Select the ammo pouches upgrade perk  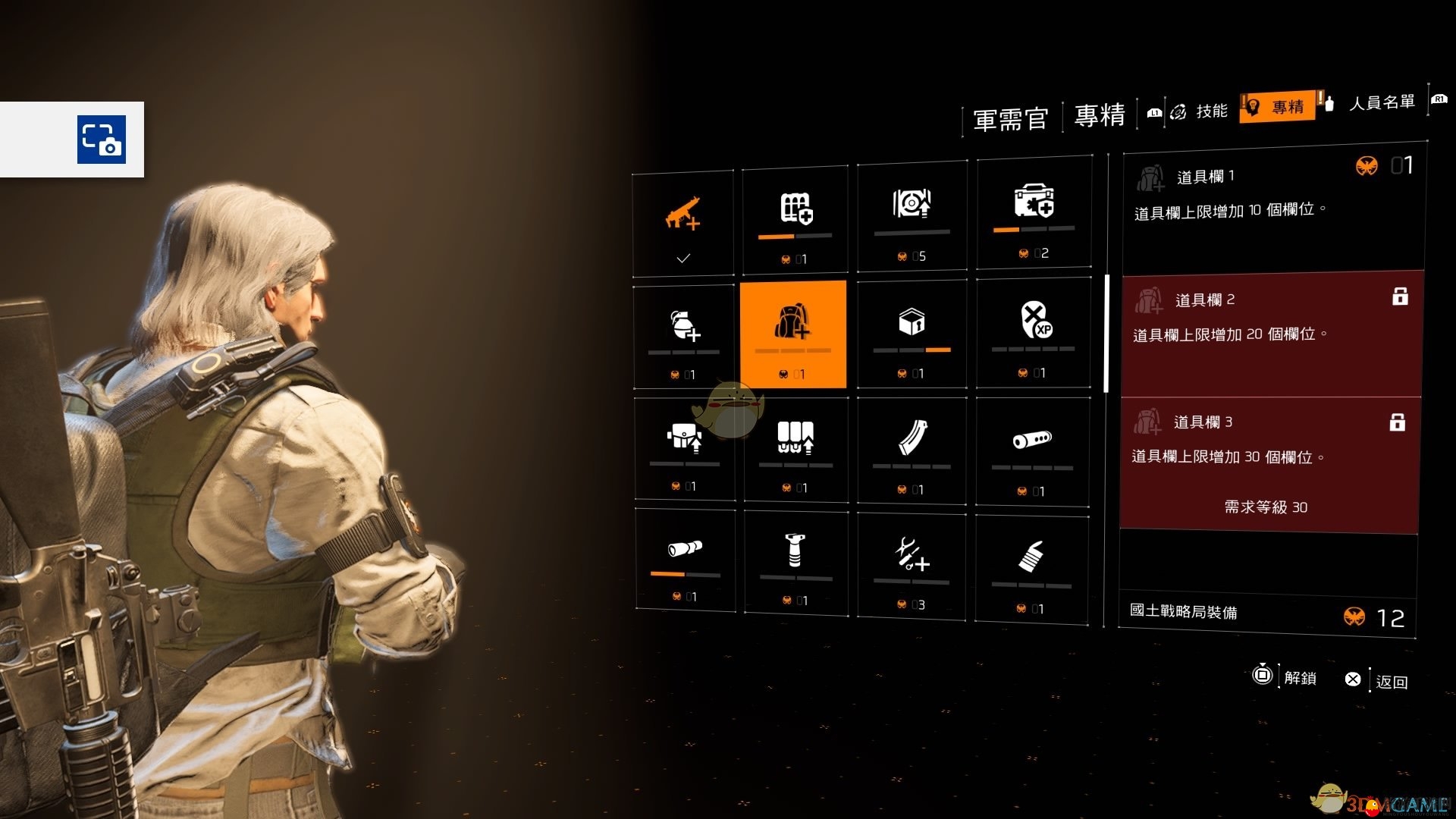795,449
